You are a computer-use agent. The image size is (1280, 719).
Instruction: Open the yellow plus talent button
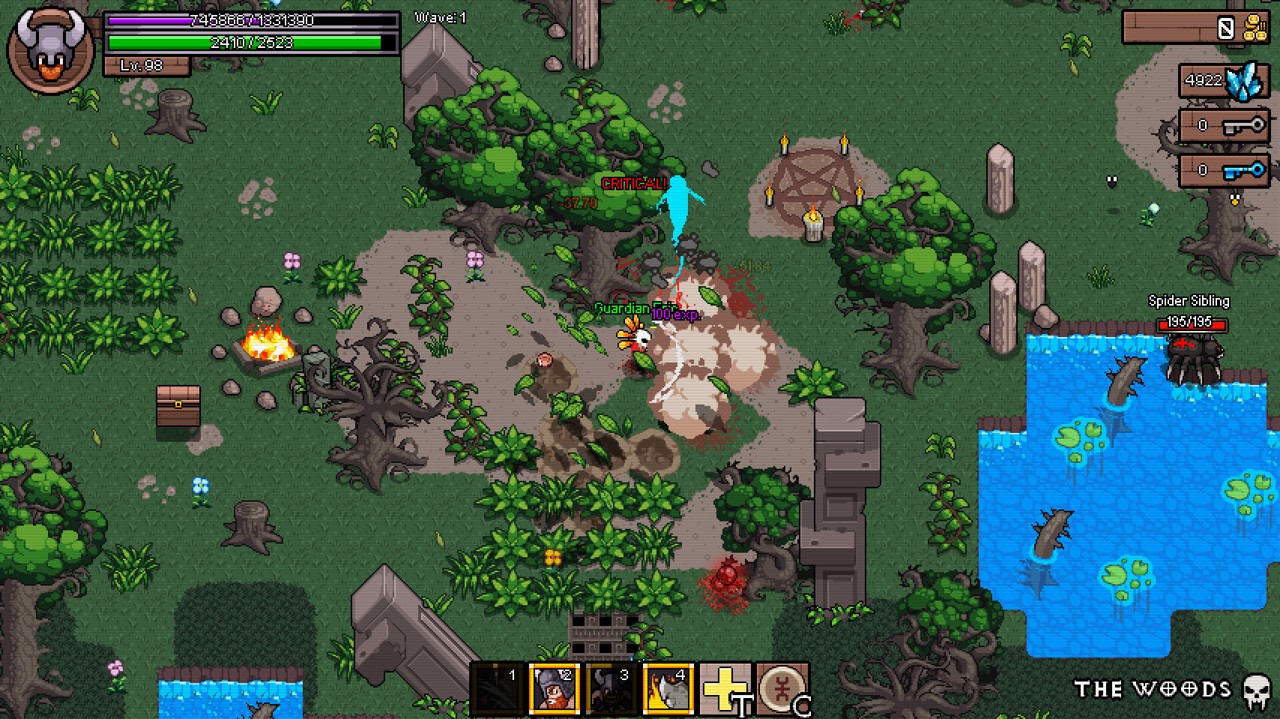(724, 689)
